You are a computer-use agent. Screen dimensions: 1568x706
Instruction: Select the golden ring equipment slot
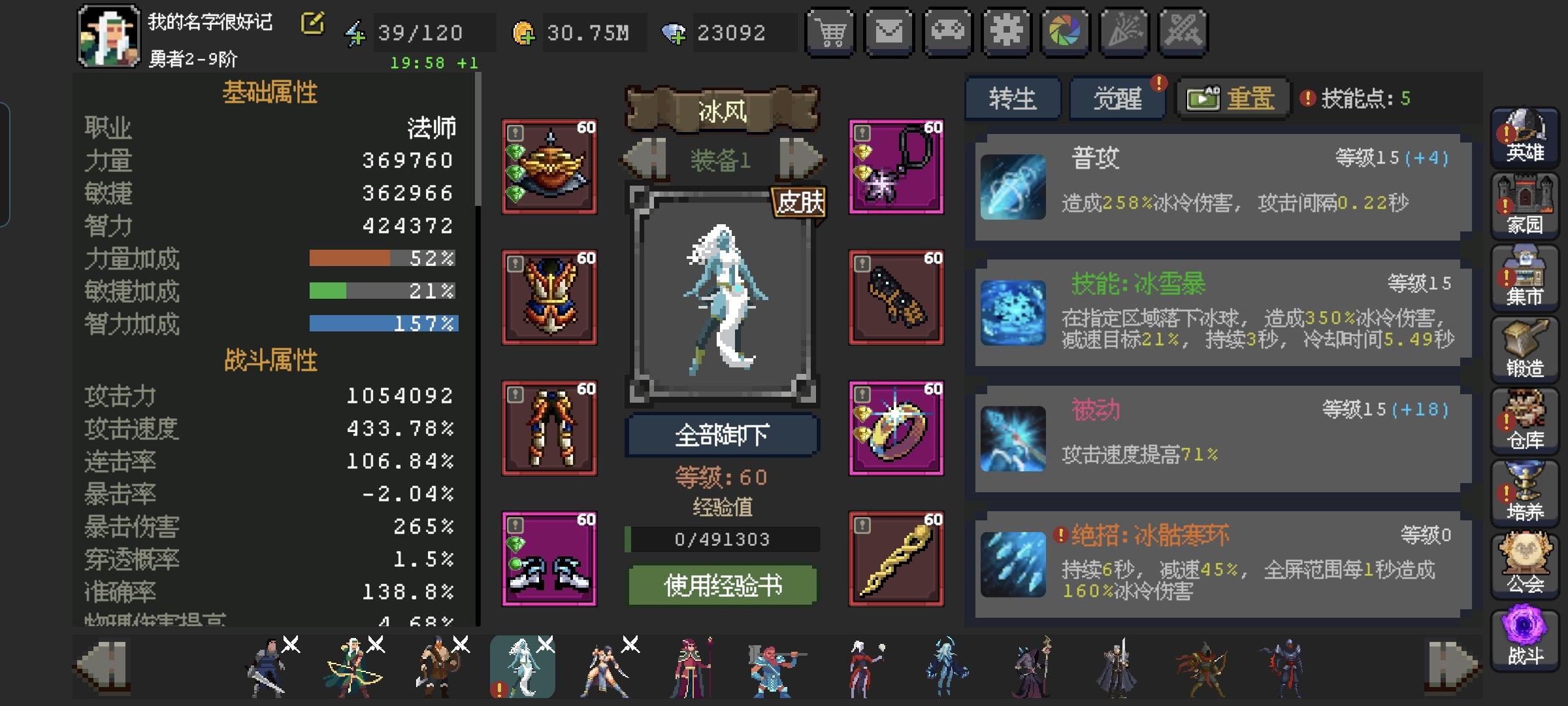896,427
